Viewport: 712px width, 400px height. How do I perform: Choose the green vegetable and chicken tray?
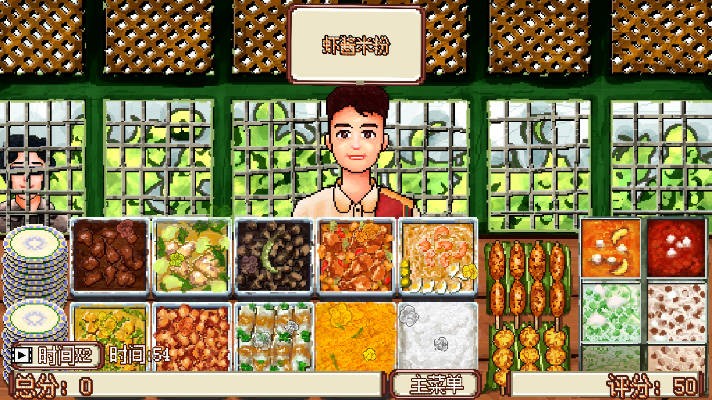(191, 256)
